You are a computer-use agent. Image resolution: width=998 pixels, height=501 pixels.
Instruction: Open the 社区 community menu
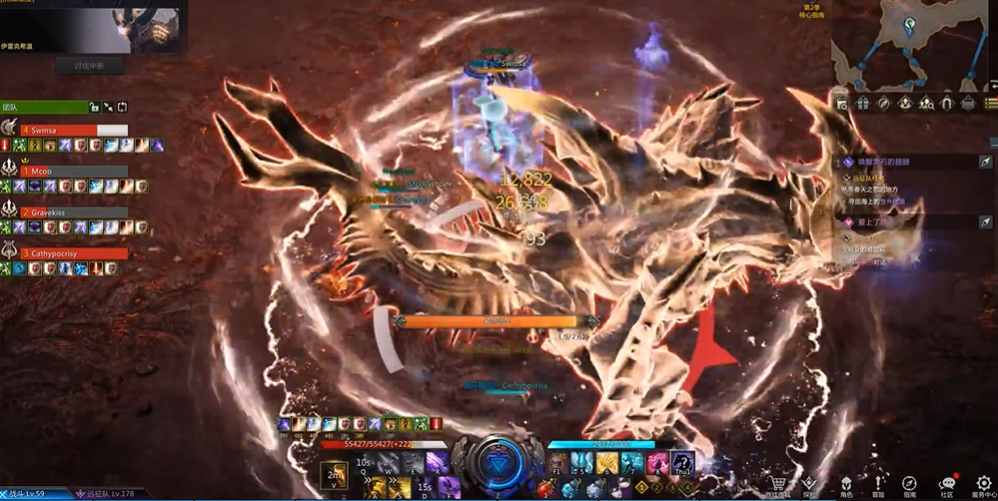click(946, 484)
